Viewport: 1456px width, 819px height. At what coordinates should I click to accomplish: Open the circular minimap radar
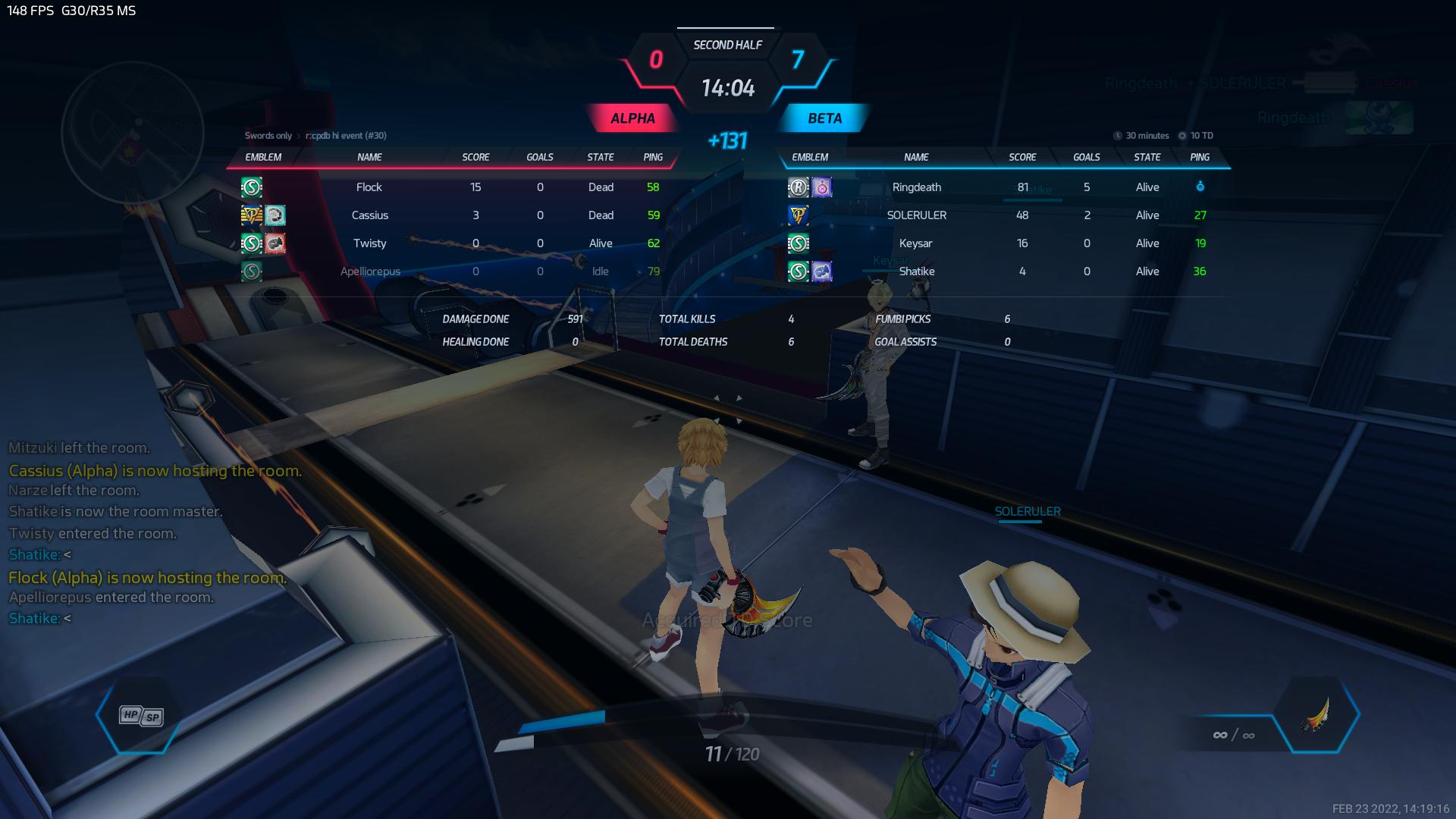(x=133, y=133)
